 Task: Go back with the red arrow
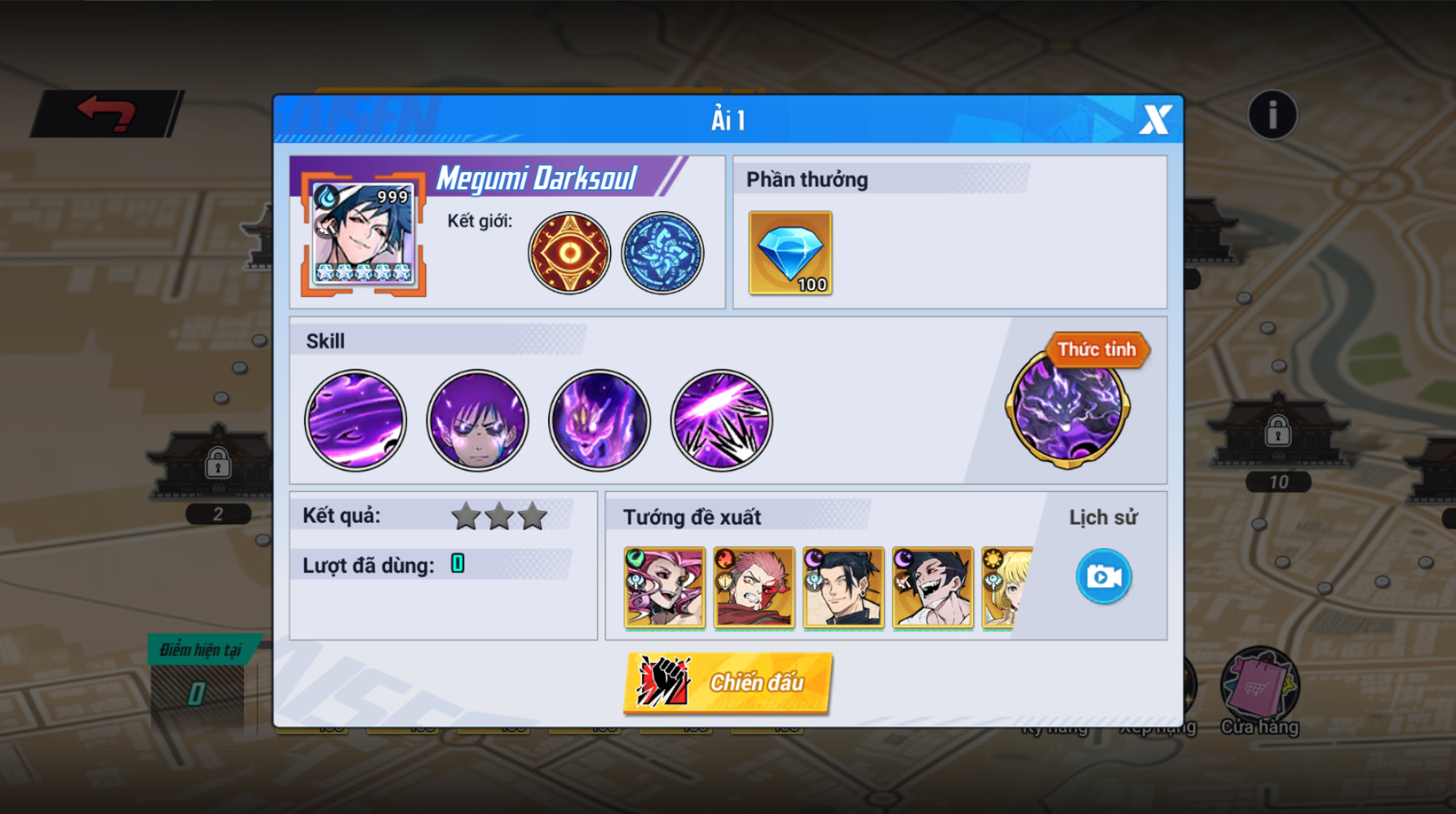[x=107, y=113]
